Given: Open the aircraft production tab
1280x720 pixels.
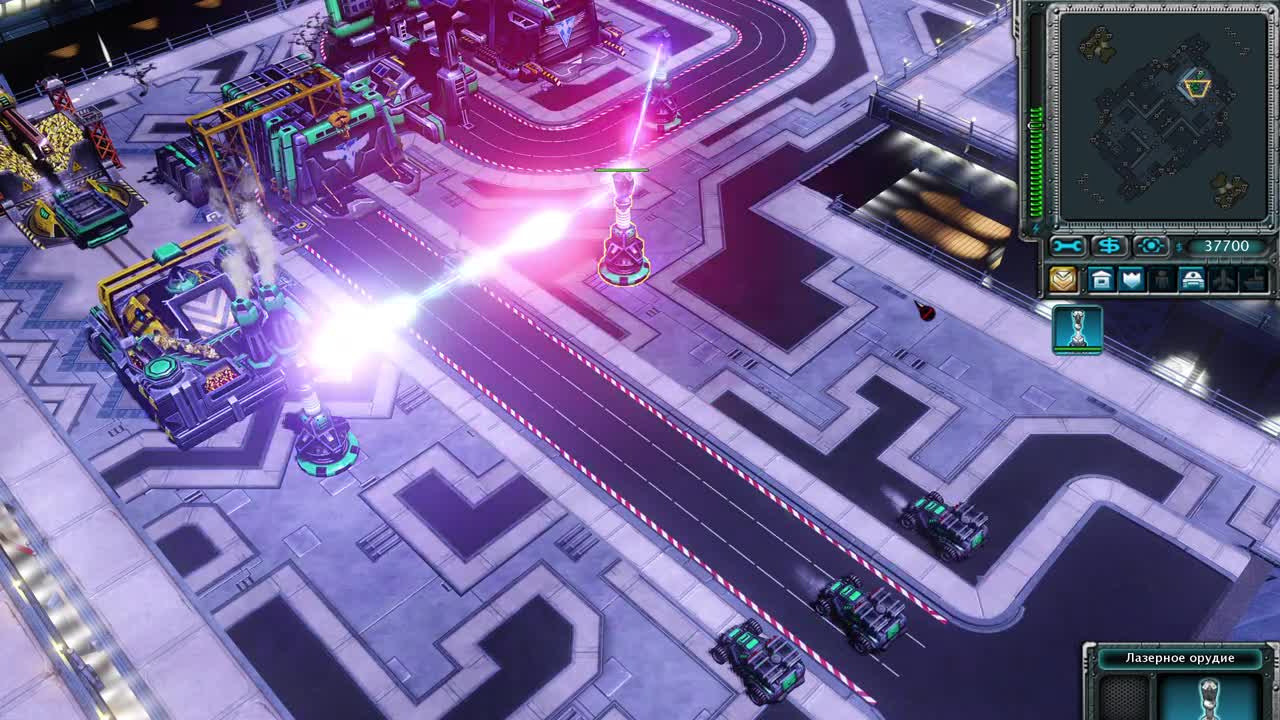Looking at the screenshot, I should click(x=1222, y=280).
